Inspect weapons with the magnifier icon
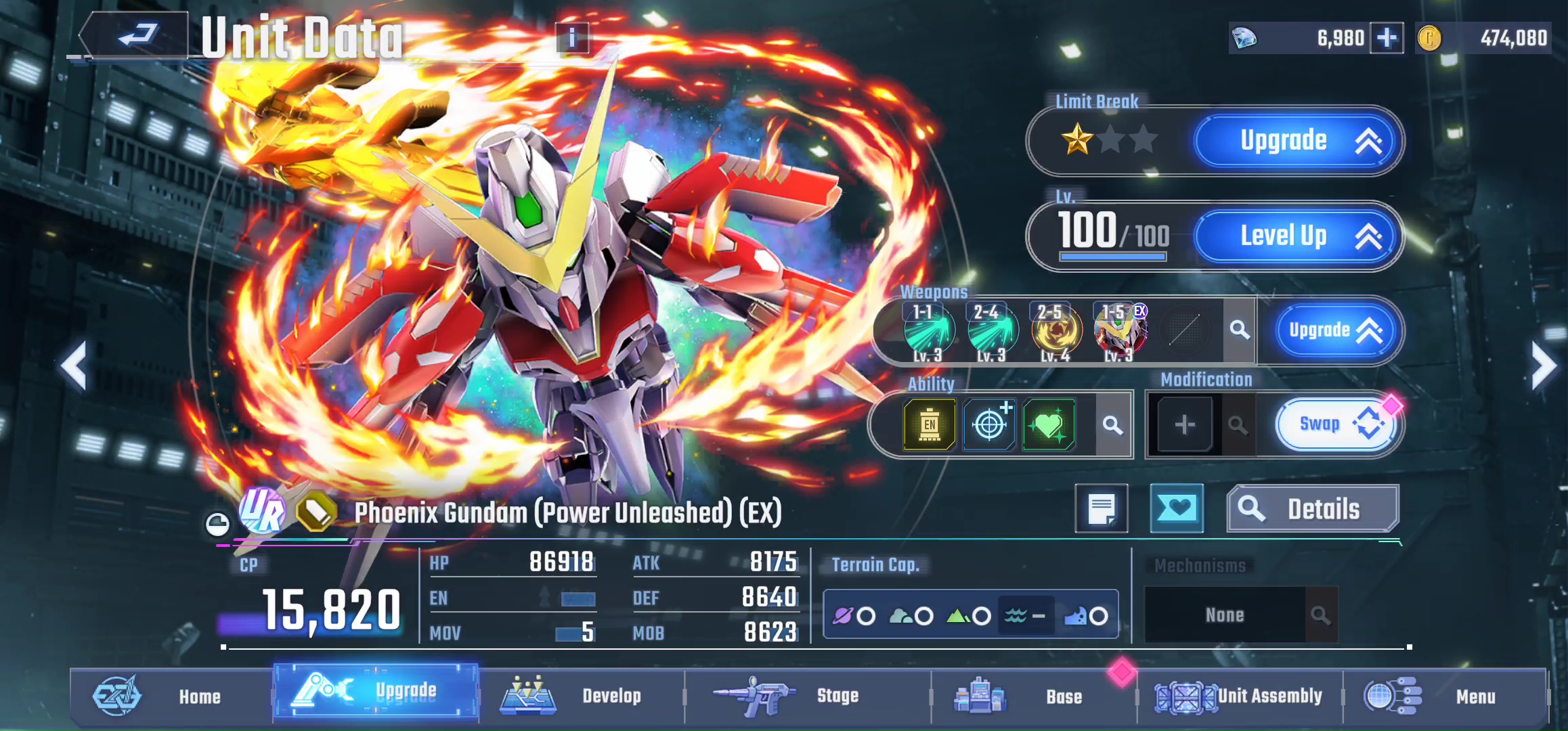 (1240, 330)
